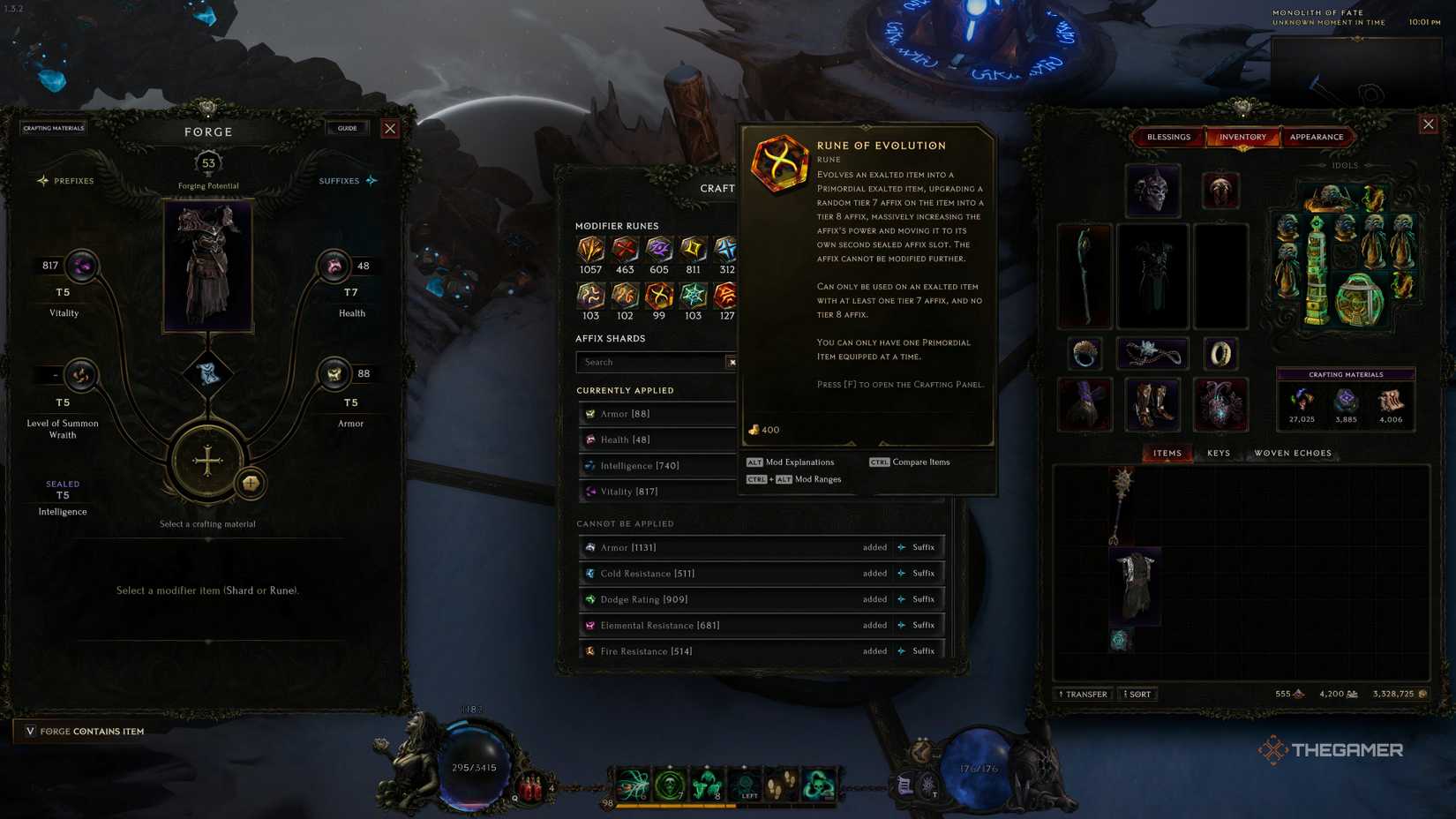The image size is (1456, 819).
Task: Open the Guide from the Forge panel
Action: pos(347,128)
